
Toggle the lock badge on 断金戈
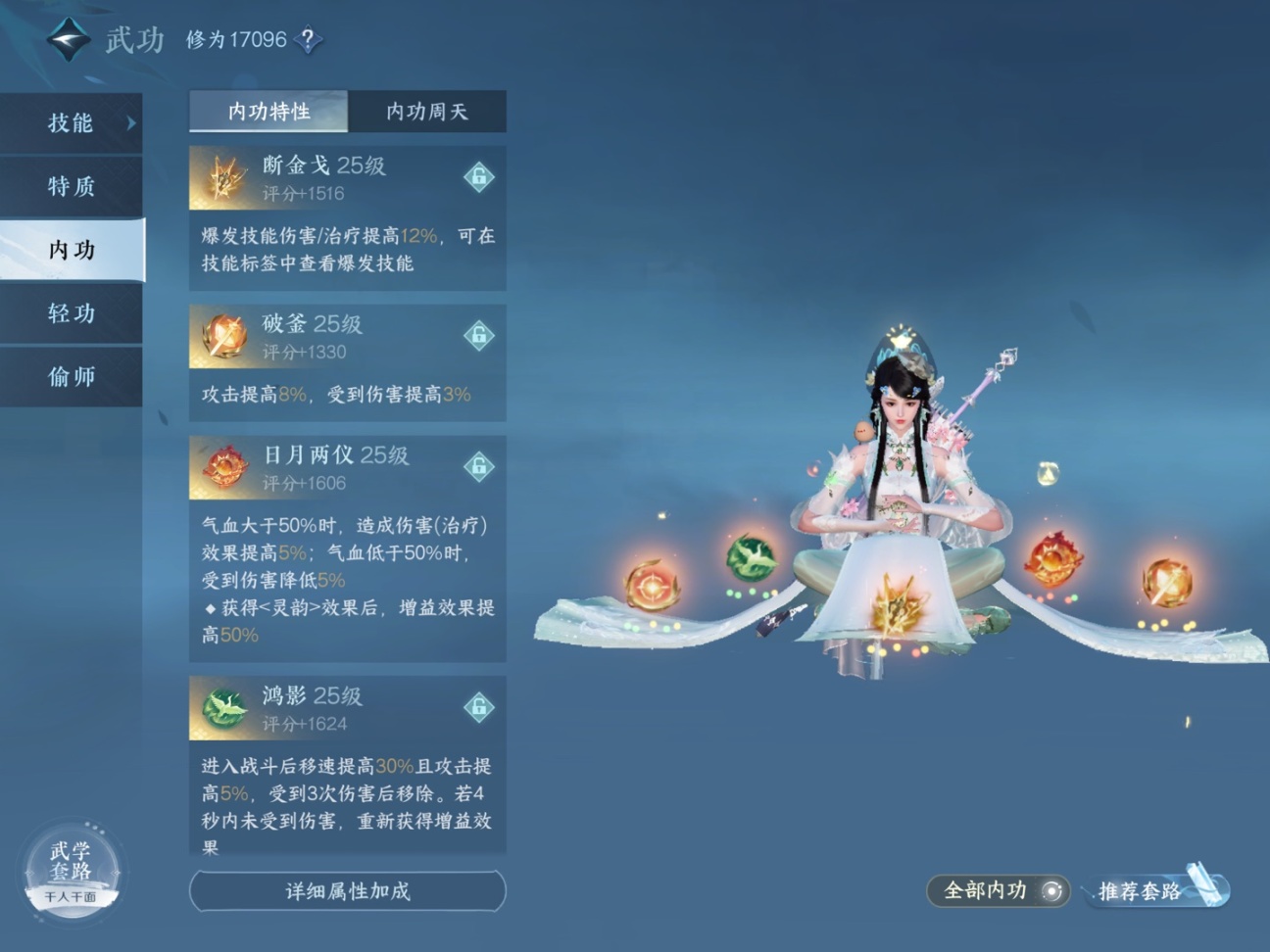pyautogui.click(x=477, y=177)
